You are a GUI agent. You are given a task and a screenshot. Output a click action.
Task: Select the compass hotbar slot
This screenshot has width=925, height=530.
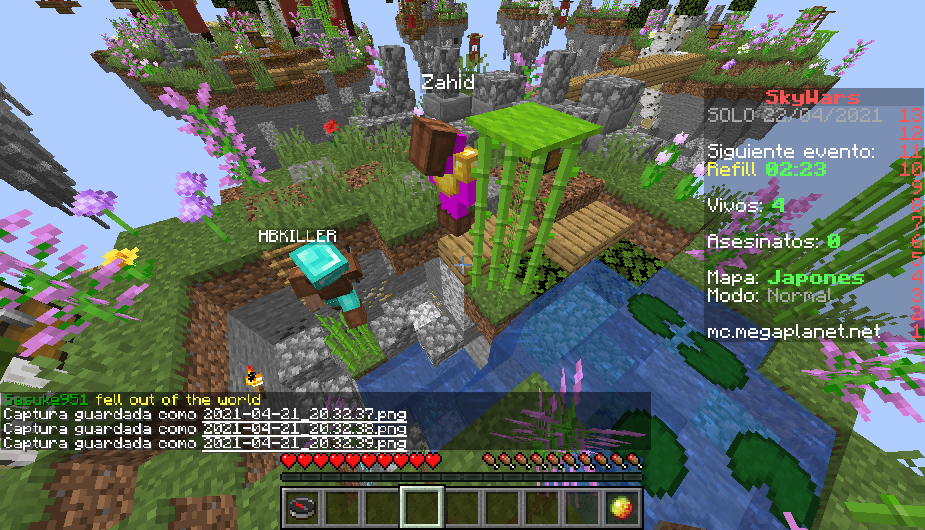[302, 507]
